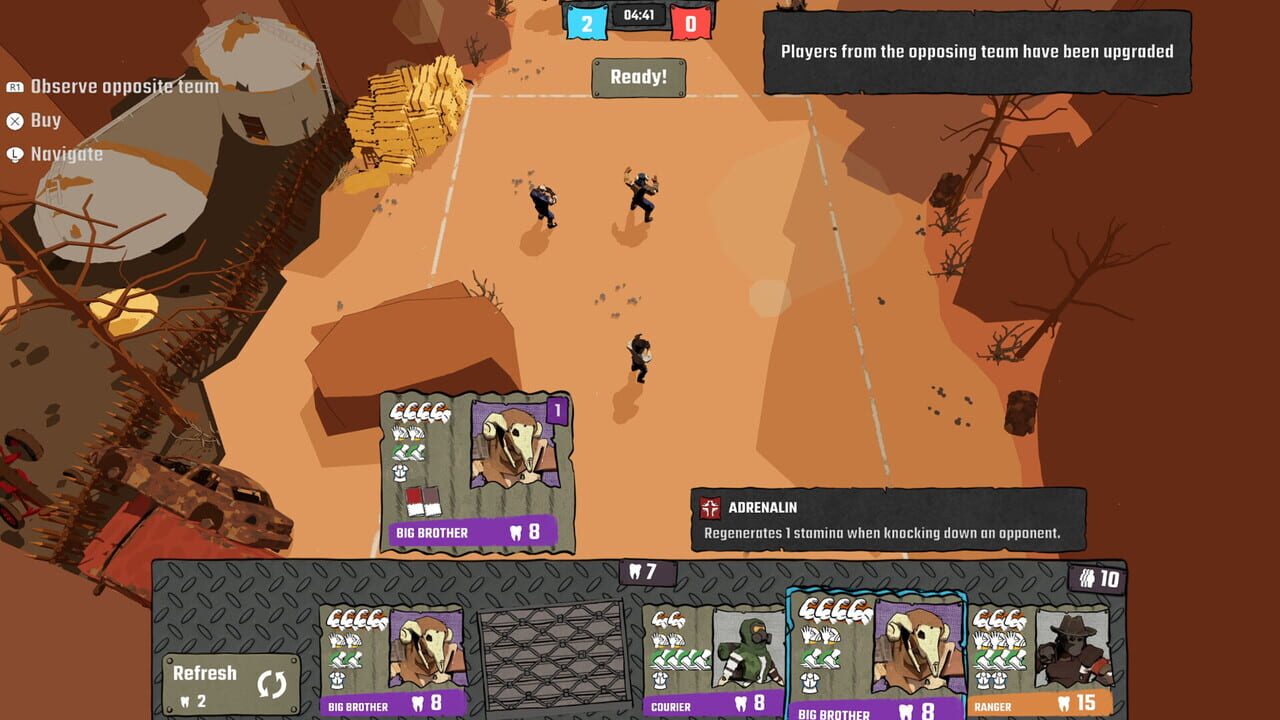Expand the Big Brother player detail card
The image size is (1280, 720).
click(475, 470)
